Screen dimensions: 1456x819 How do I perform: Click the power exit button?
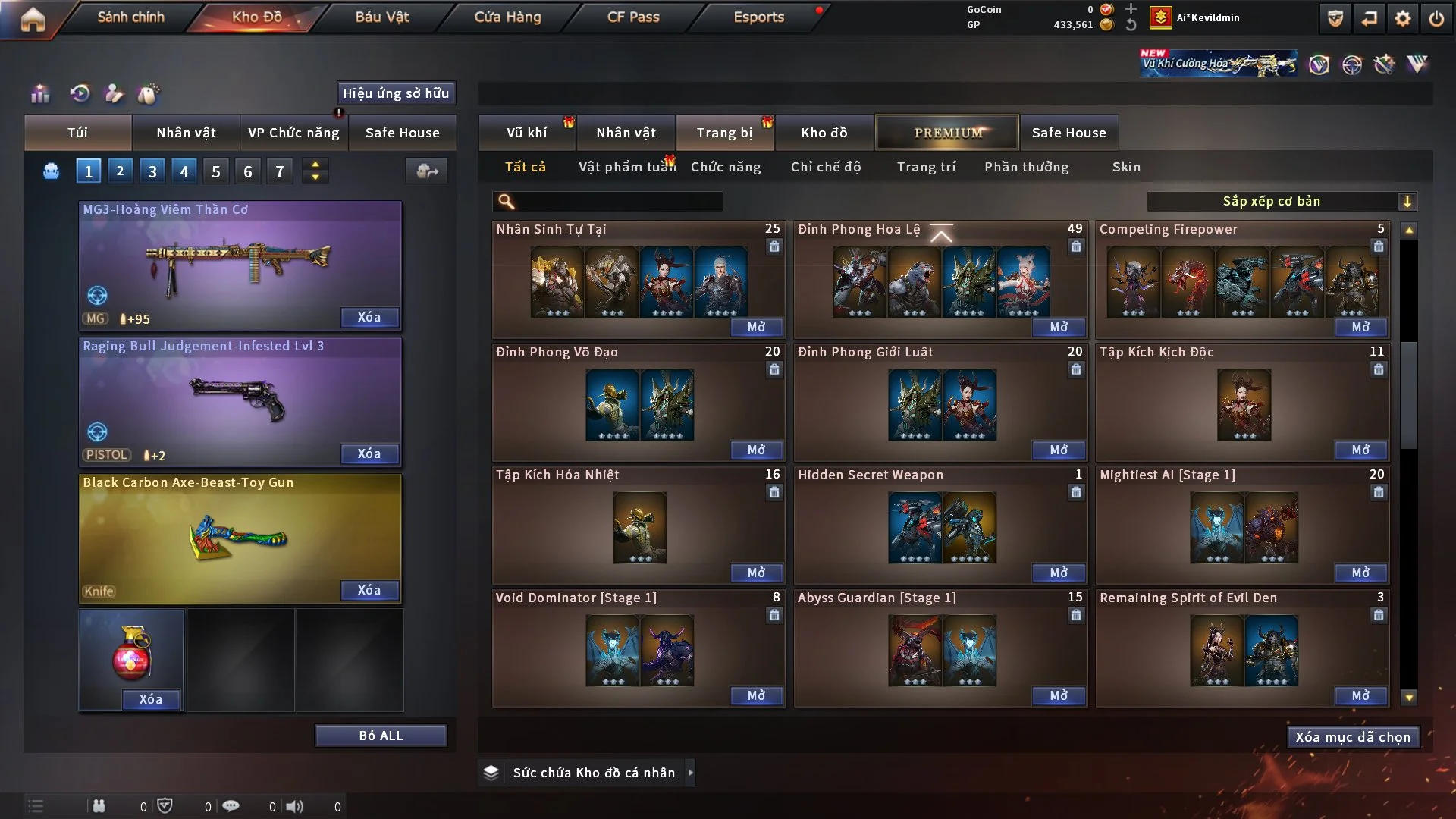click(x=1436, y=18)
